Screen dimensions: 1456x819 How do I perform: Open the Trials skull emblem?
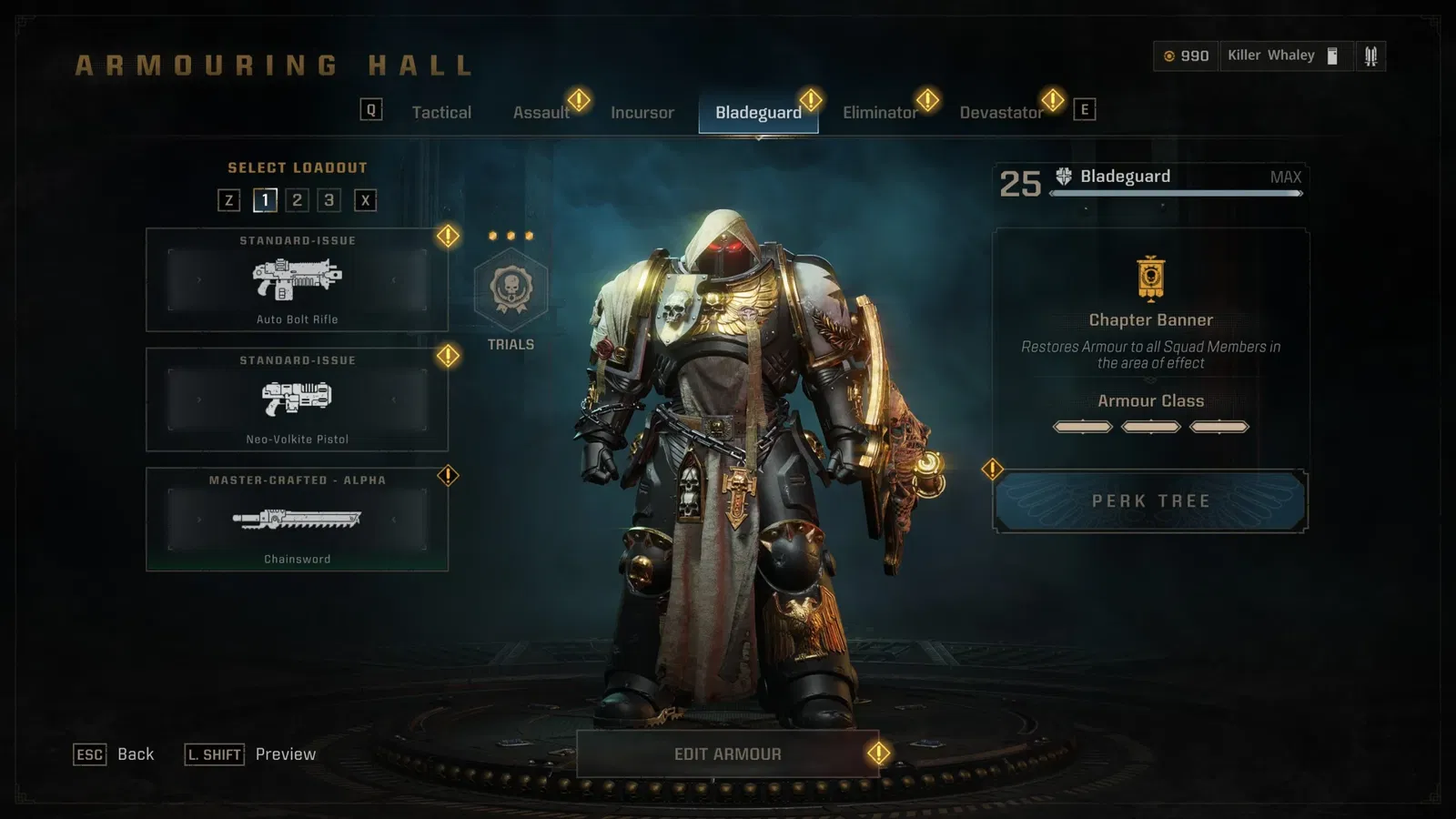coord(511,289)
